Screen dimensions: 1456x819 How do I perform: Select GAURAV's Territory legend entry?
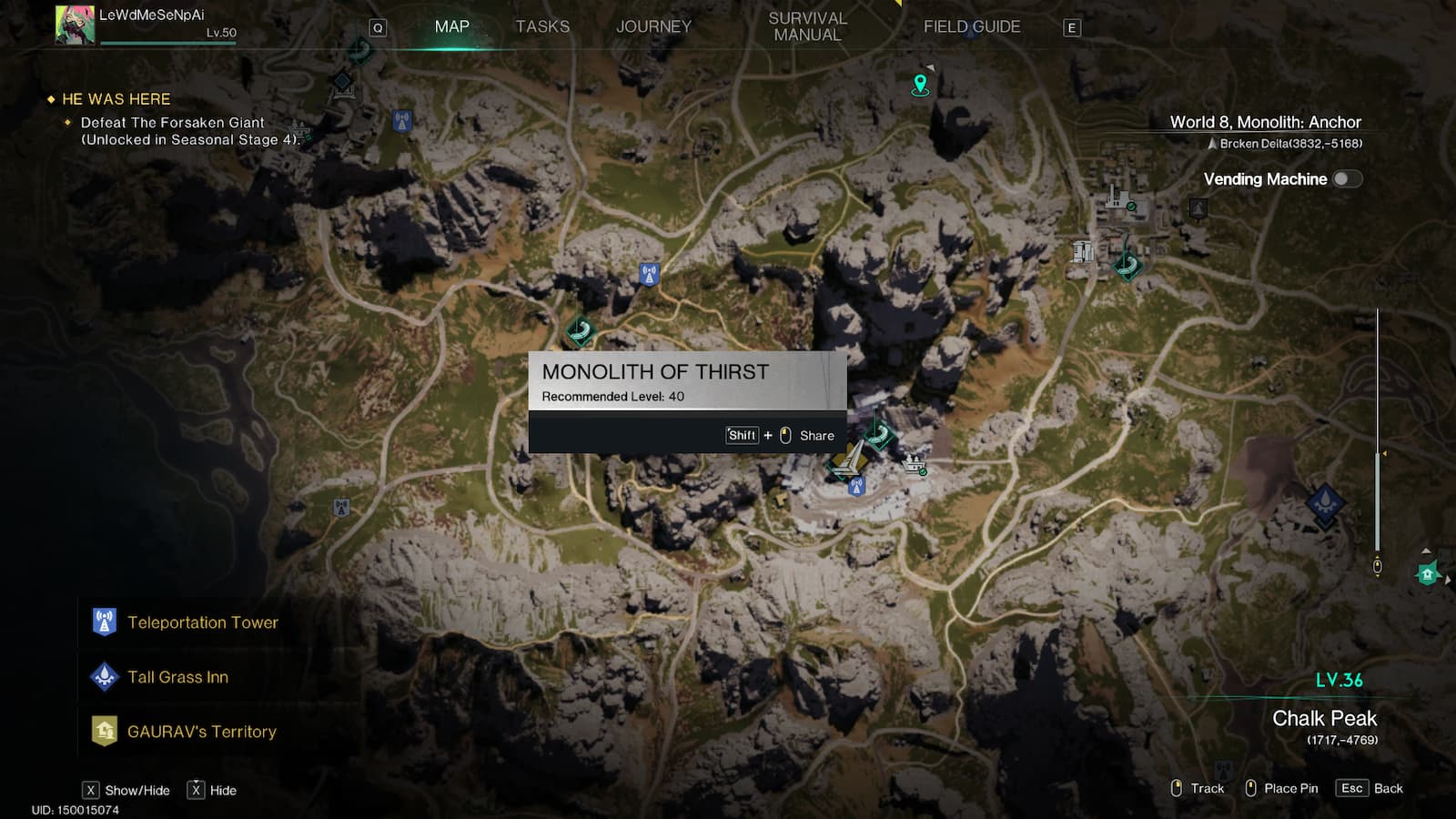(201, 732)
